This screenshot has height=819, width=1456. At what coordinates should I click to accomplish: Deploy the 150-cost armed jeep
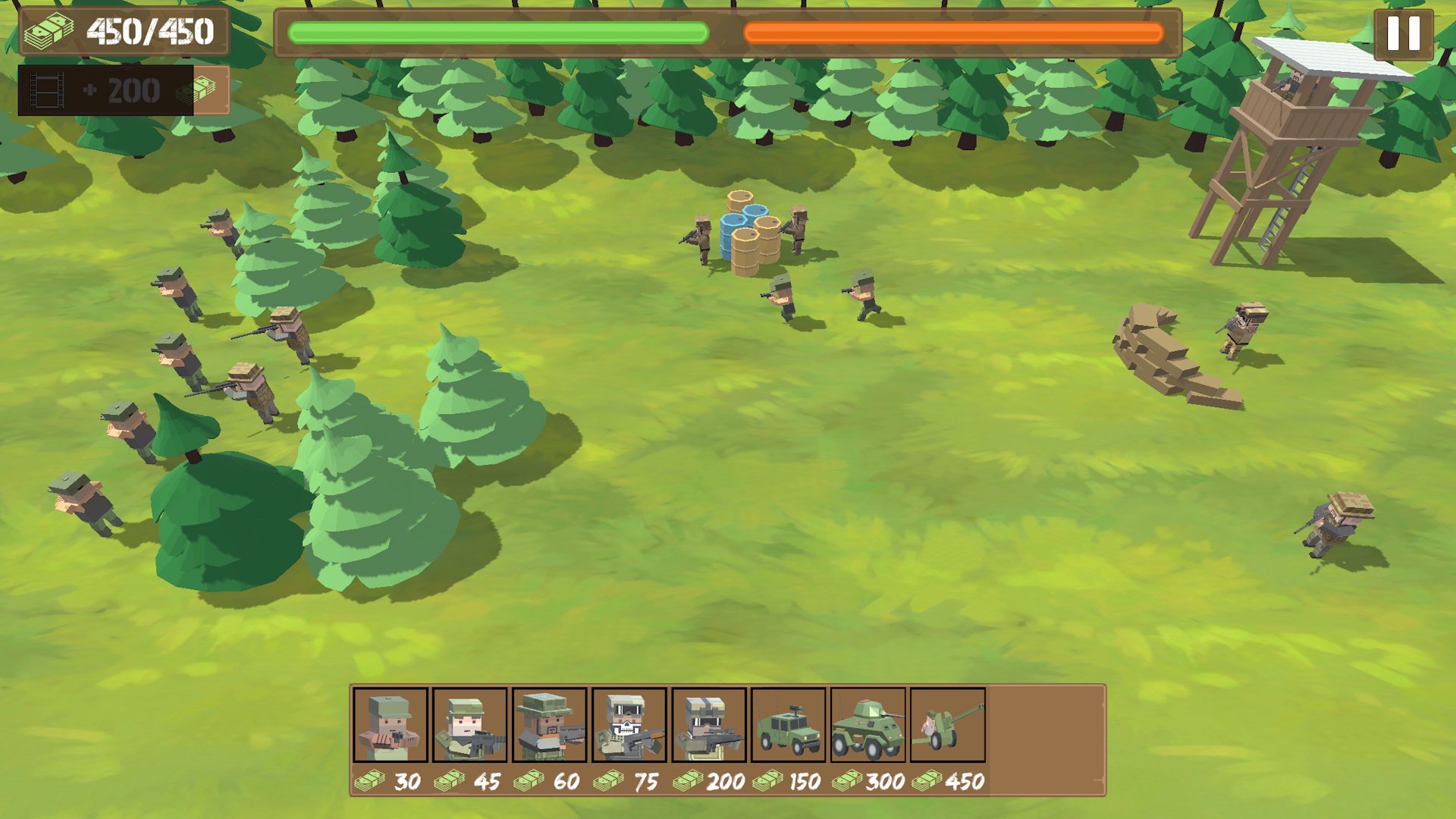pyautogui.click(x=789, y=725)
